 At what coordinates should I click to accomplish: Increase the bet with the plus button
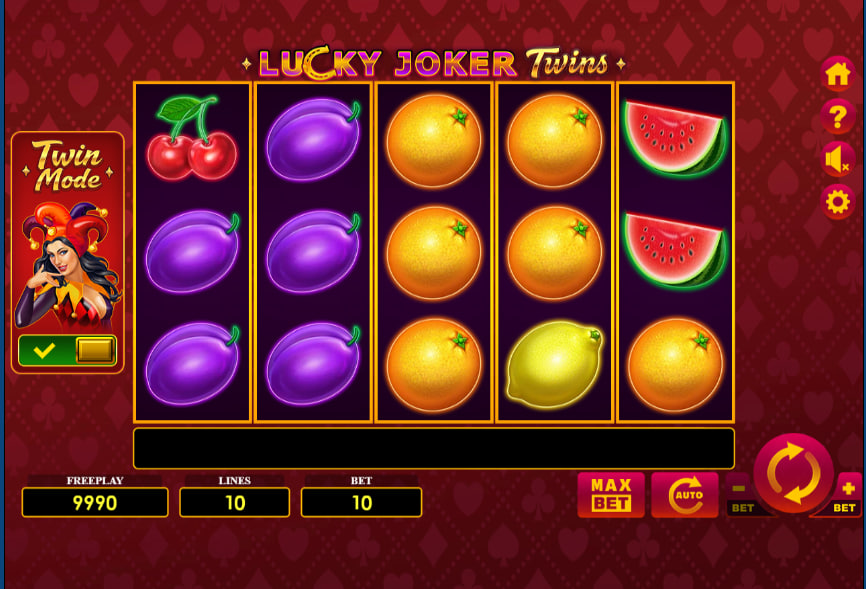pos(849,490)
